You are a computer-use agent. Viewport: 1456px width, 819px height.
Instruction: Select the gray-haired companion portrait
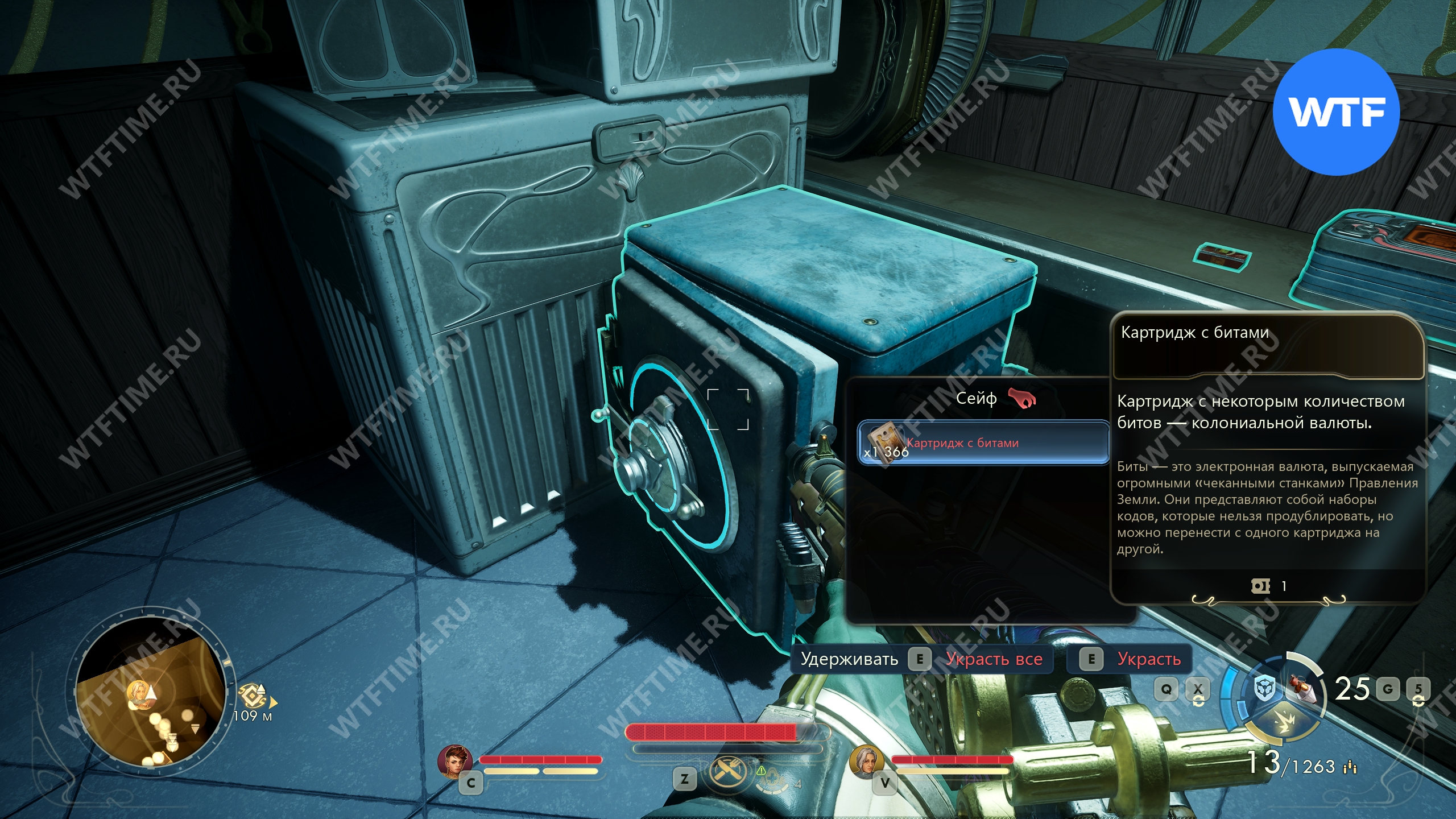(x=866, y=760)
